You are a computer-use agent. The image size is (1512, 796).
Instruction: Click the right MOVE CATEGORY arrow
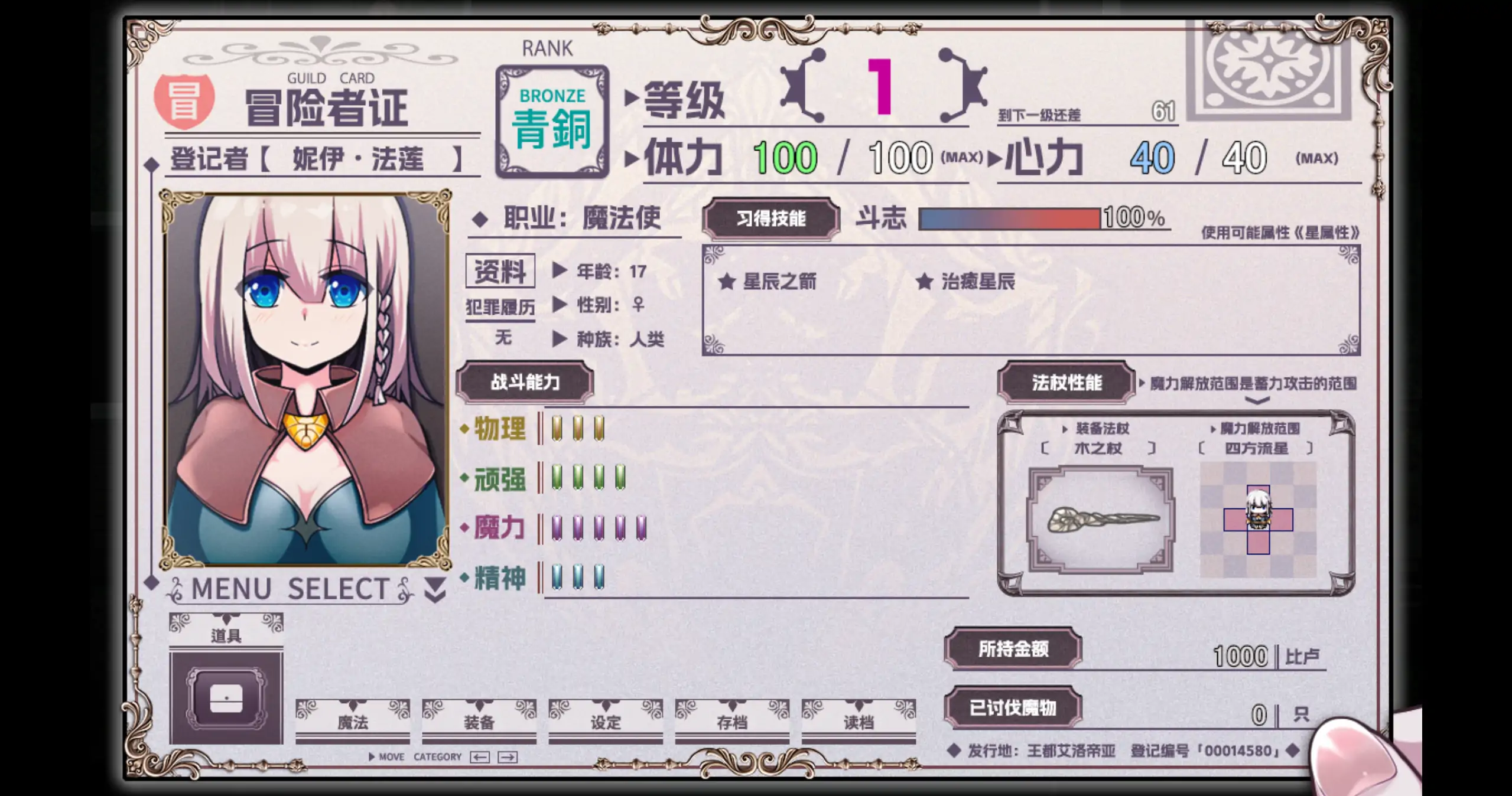(507, 756)
